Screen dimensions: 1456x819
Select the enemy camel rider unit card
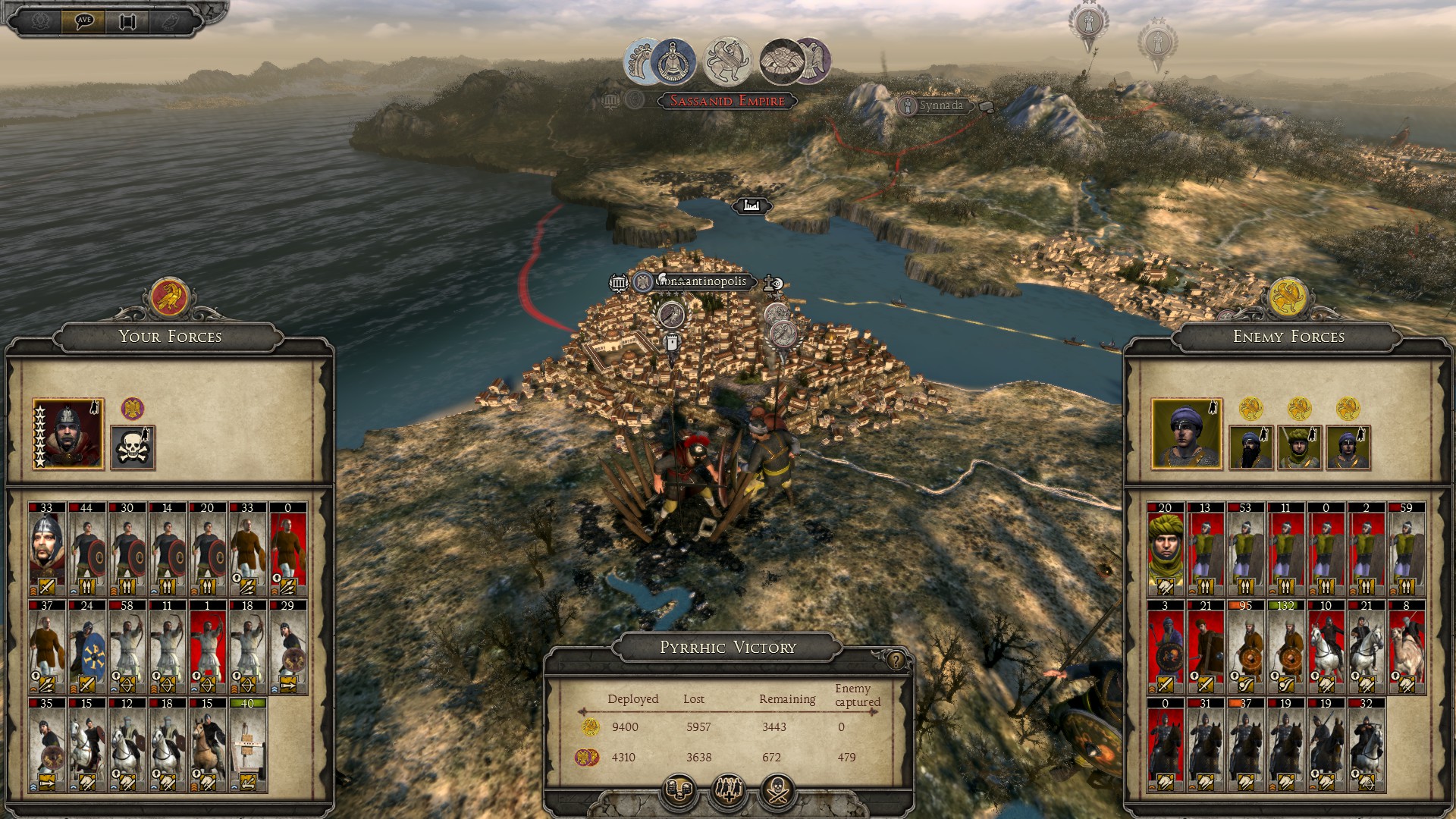pos(1406,647)
